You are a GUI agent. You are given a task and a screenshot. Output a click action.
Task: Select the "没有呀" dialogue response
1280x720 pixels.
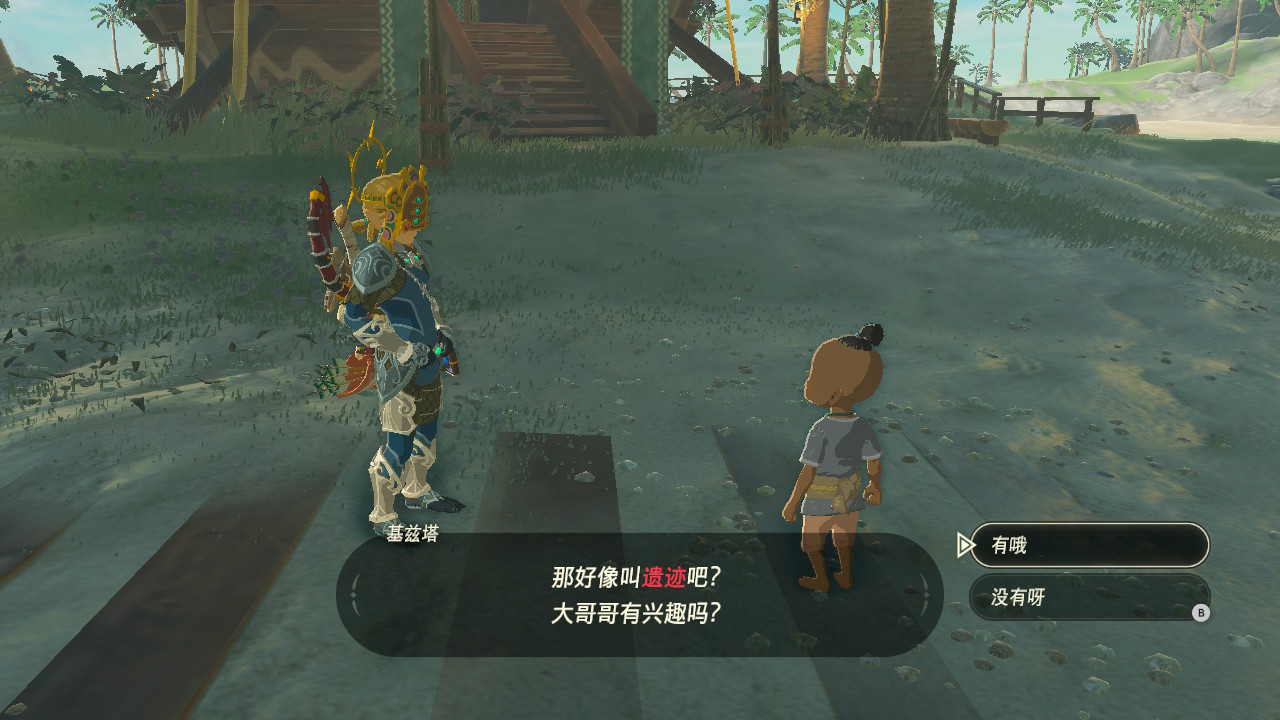(1088, 597)
